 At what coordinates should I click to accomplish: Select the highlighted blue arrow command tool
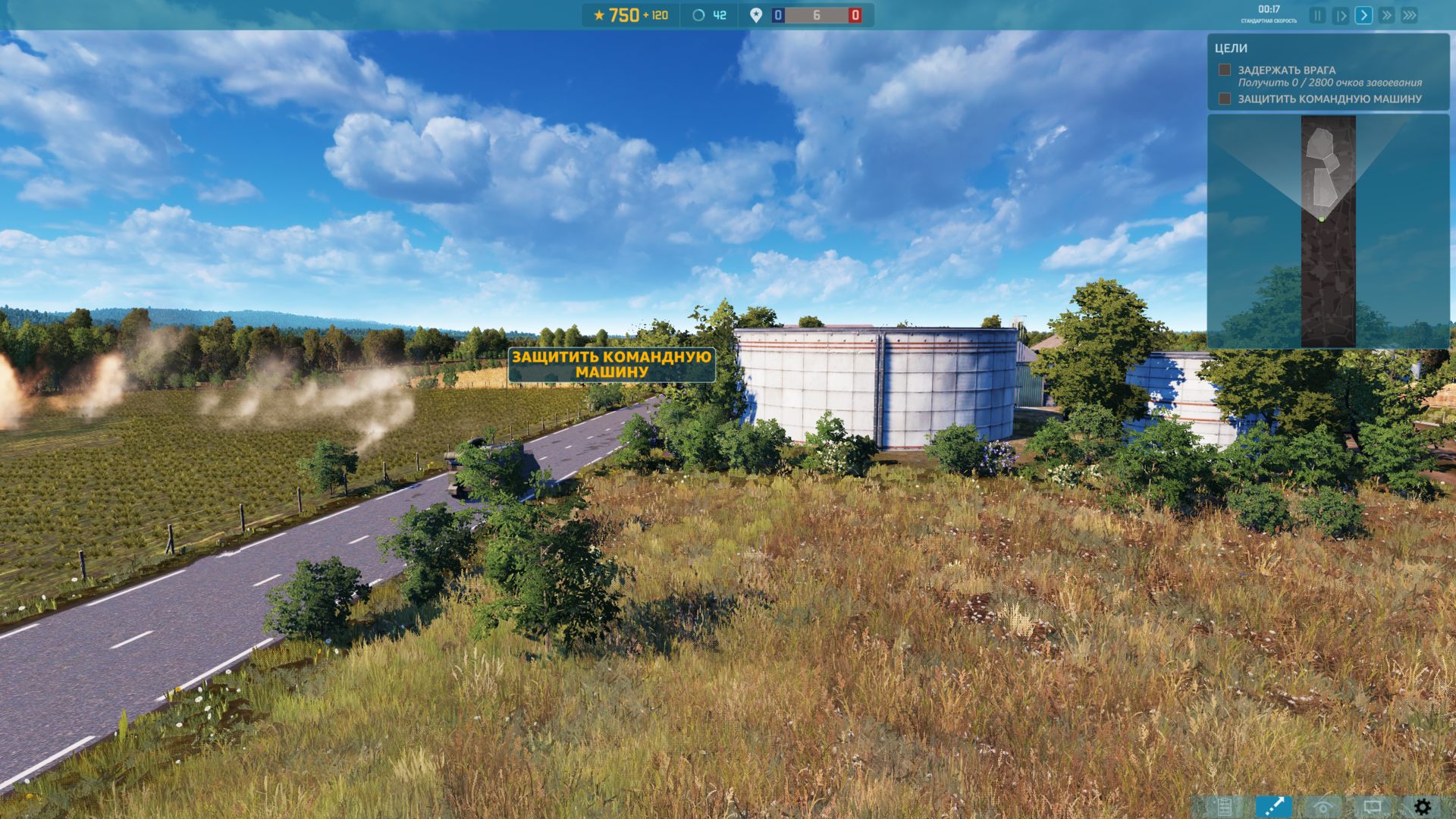pyautogui.click(x=1274, y=805)
